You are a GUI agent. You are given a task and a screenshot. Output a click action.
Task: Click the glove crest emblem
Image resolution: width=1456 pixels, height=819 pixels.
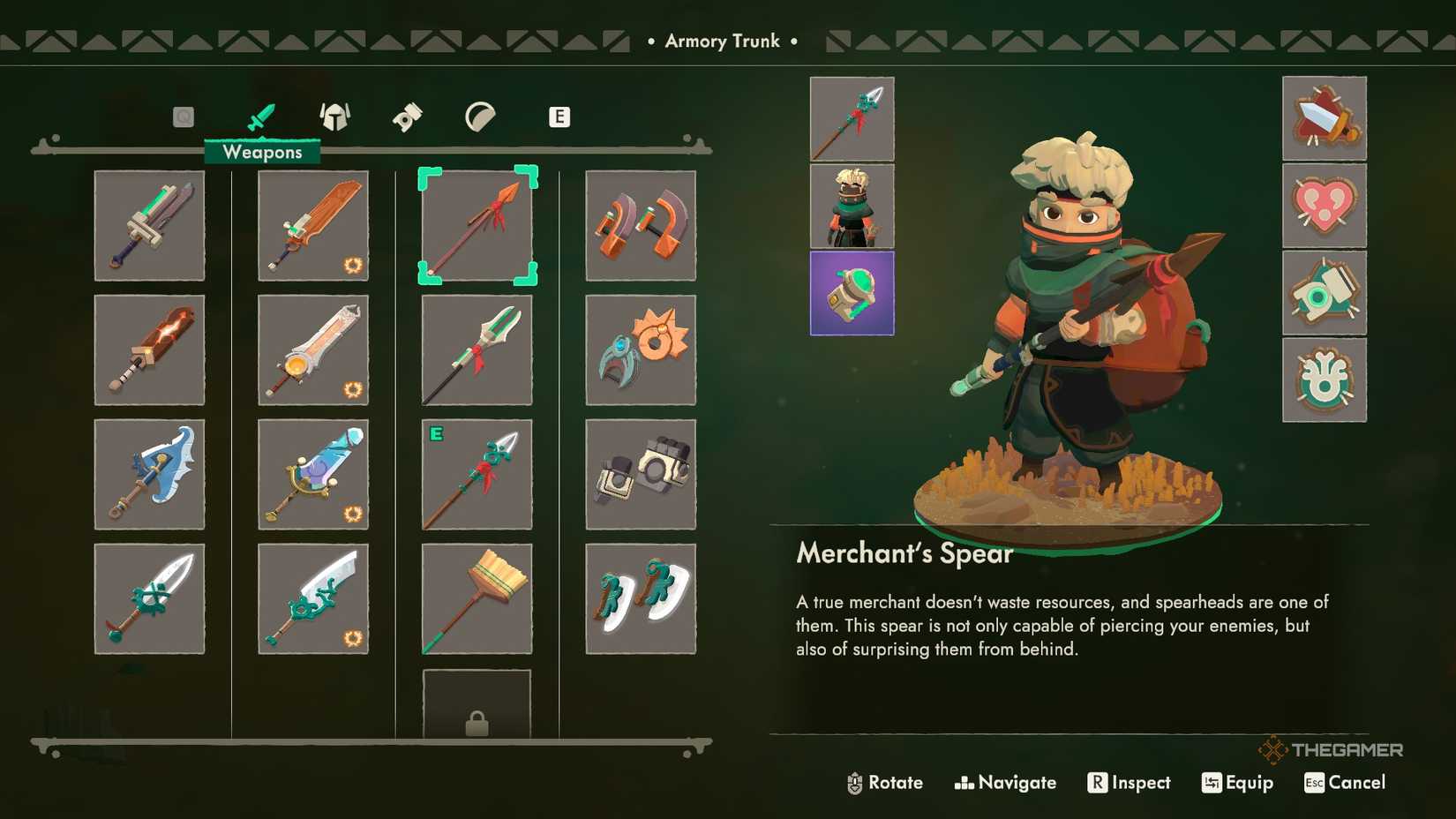pyautogui.click(x=1325, y=291)
